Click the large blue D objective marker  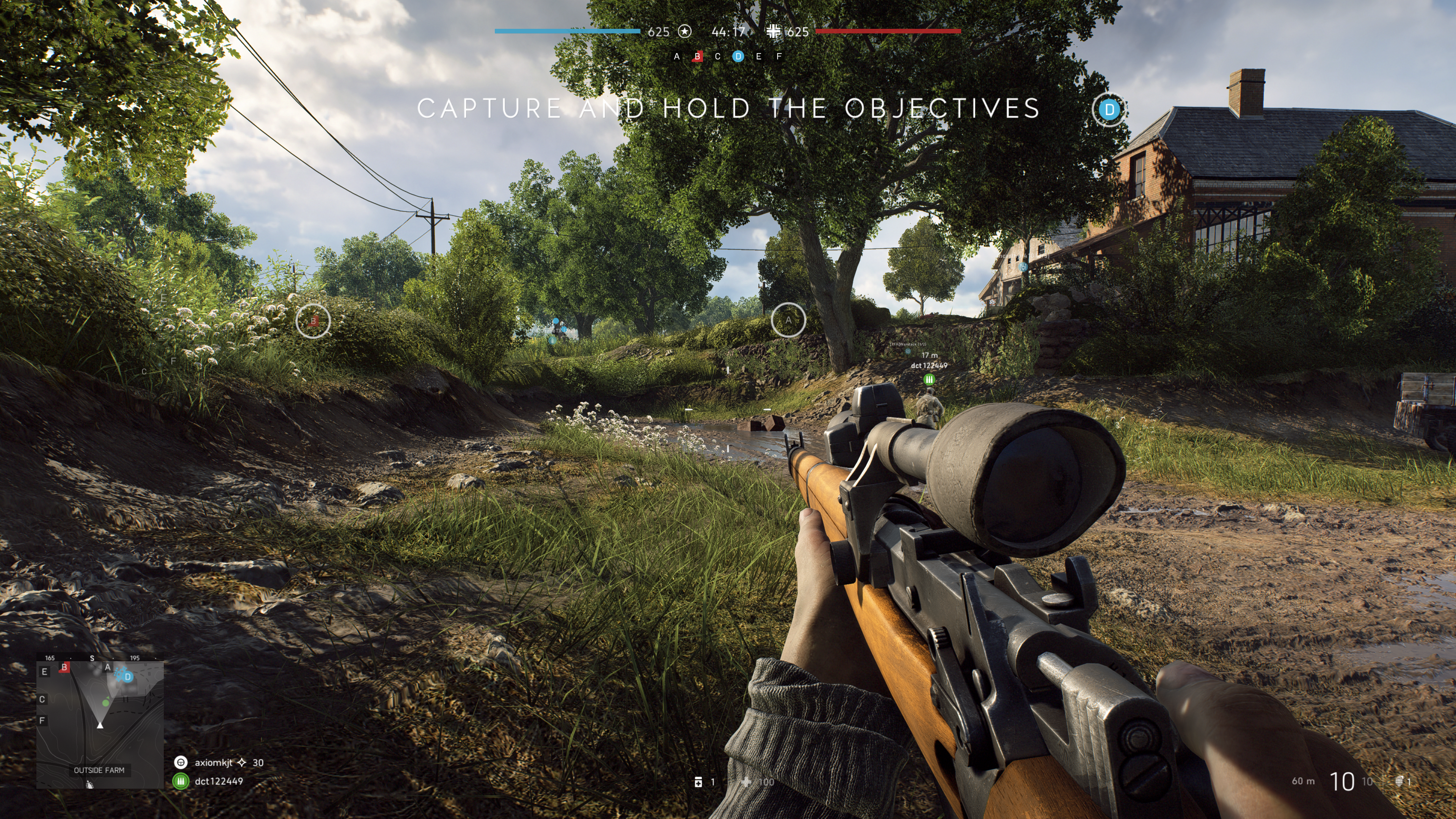(x=1109, y=110)
